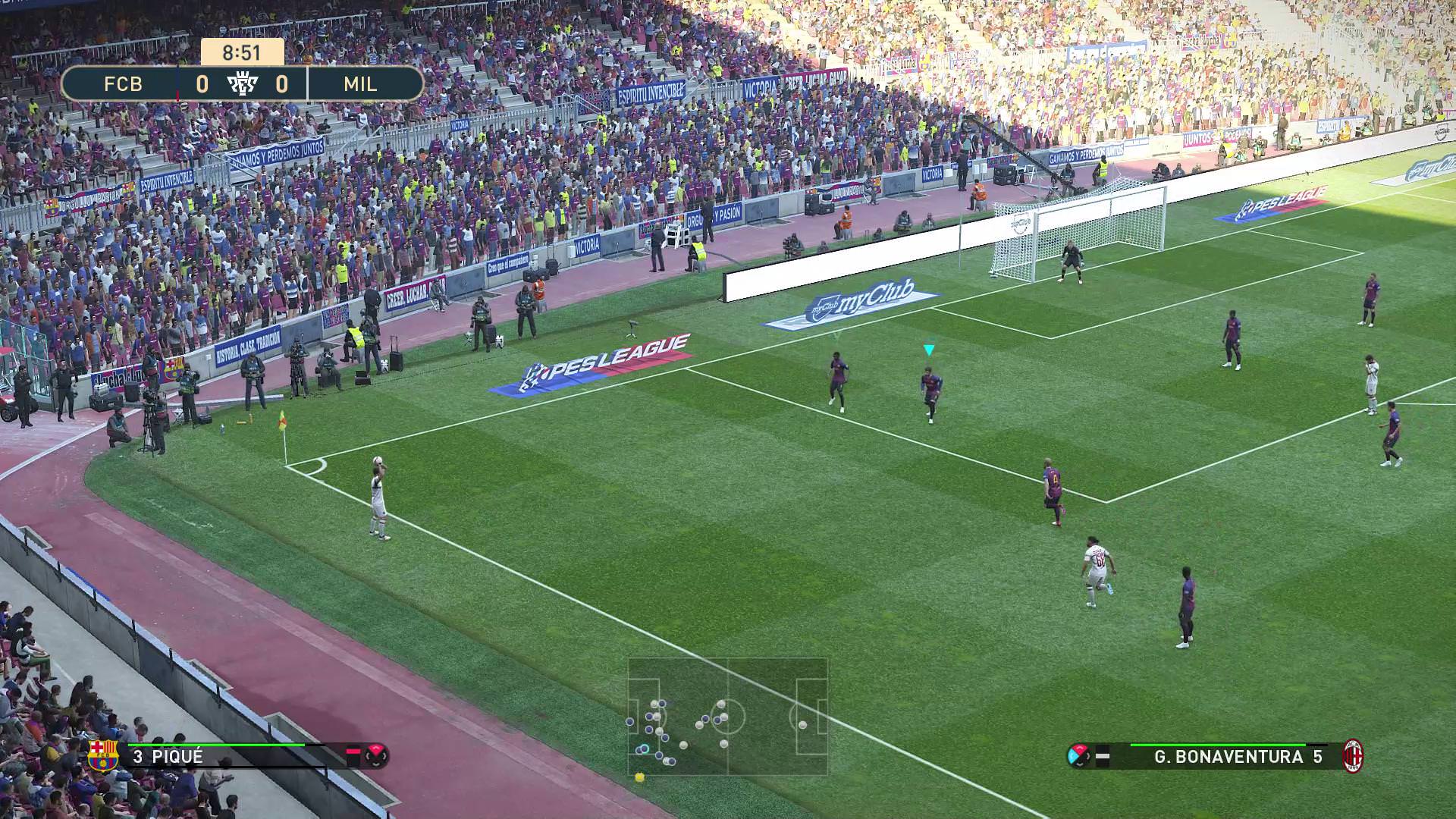Select the AC Milan crest icon

click(x=1353, y=756)
